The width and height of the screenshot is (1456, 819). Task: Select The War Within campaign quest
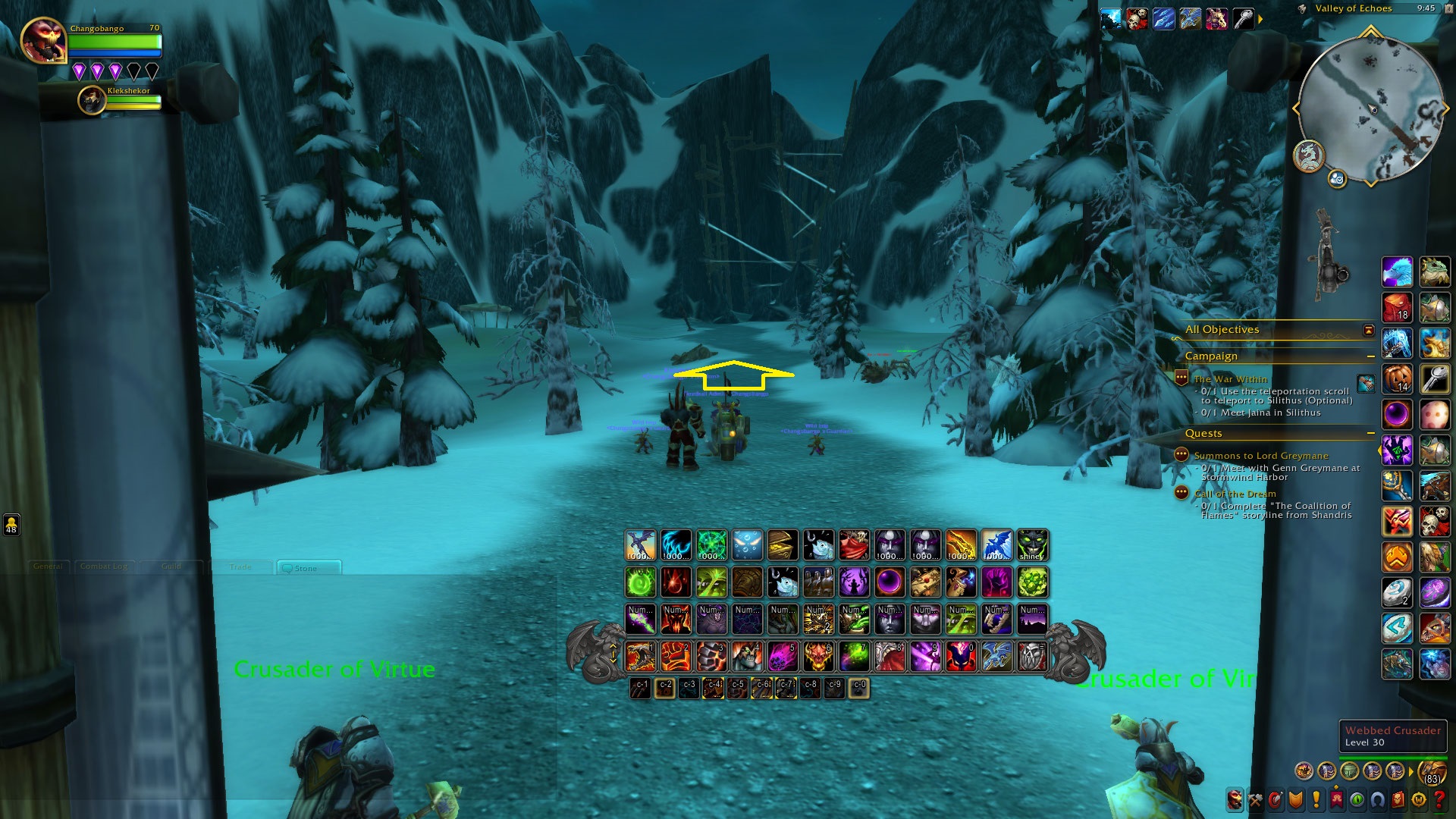pos(1230,379)
